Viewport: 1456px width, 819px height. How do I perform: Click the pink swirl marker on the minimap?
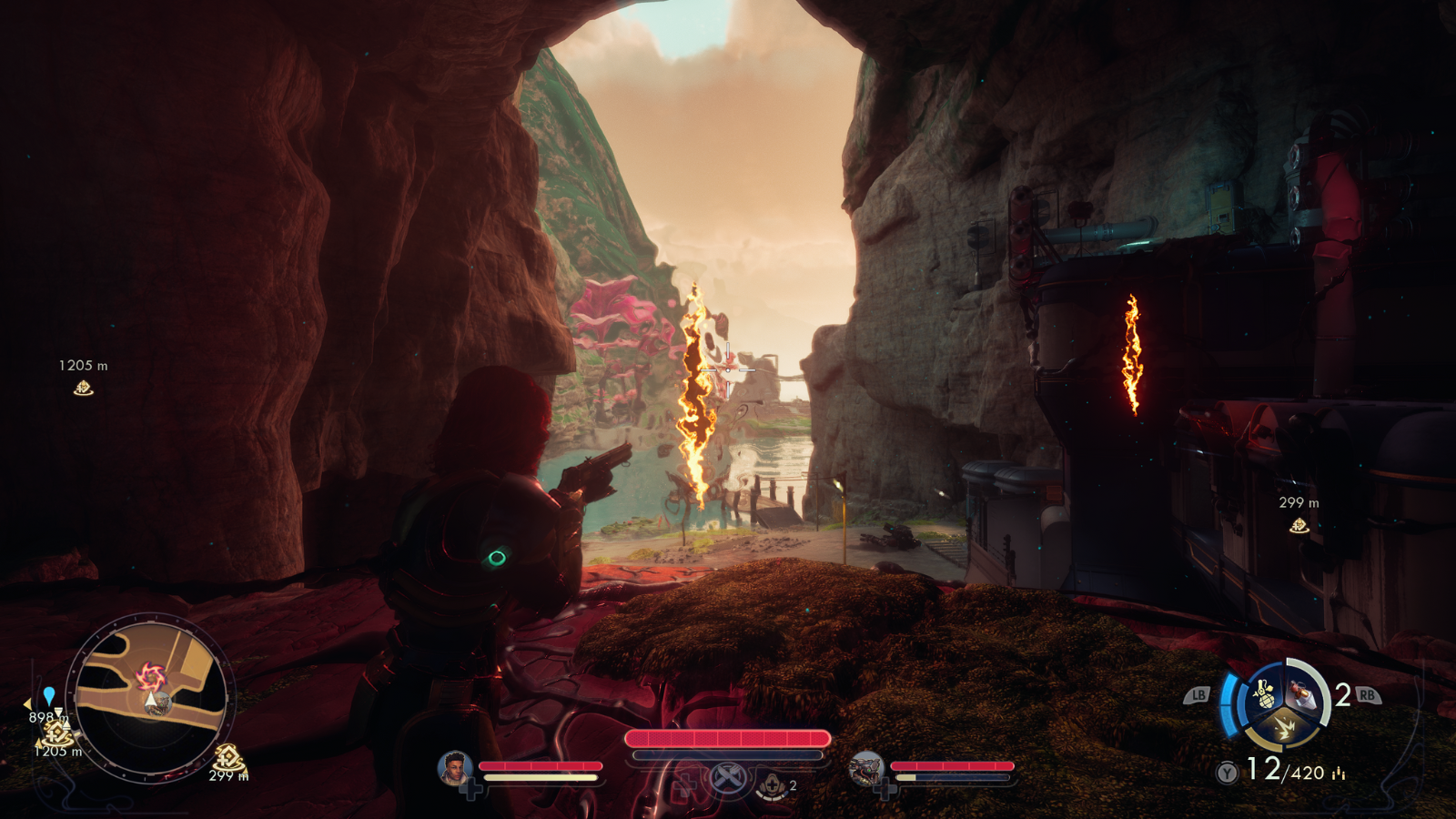tap(148, 676)
